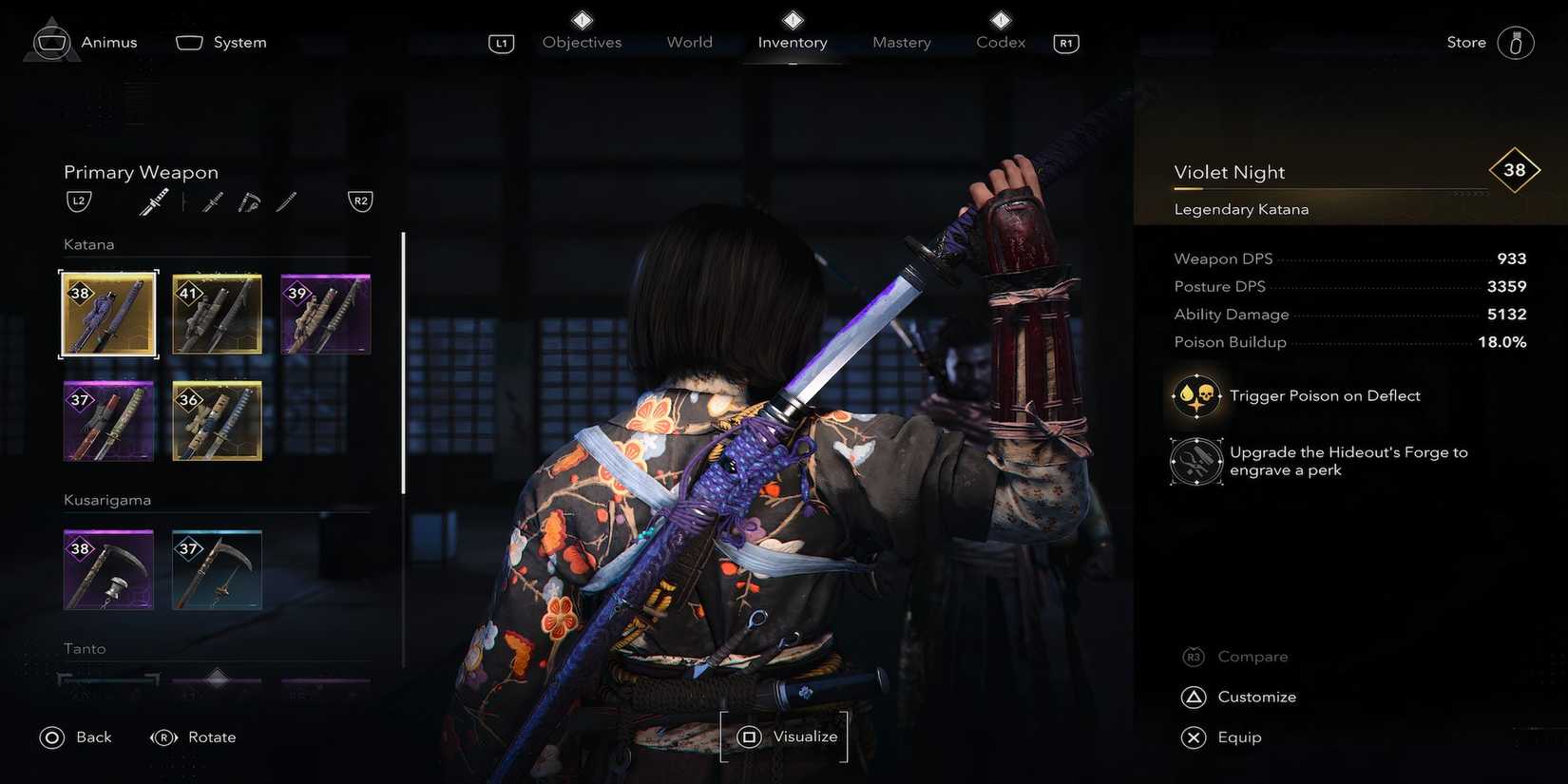Click the Trigger Poison on Deflect skull icon

(1195, 395)
